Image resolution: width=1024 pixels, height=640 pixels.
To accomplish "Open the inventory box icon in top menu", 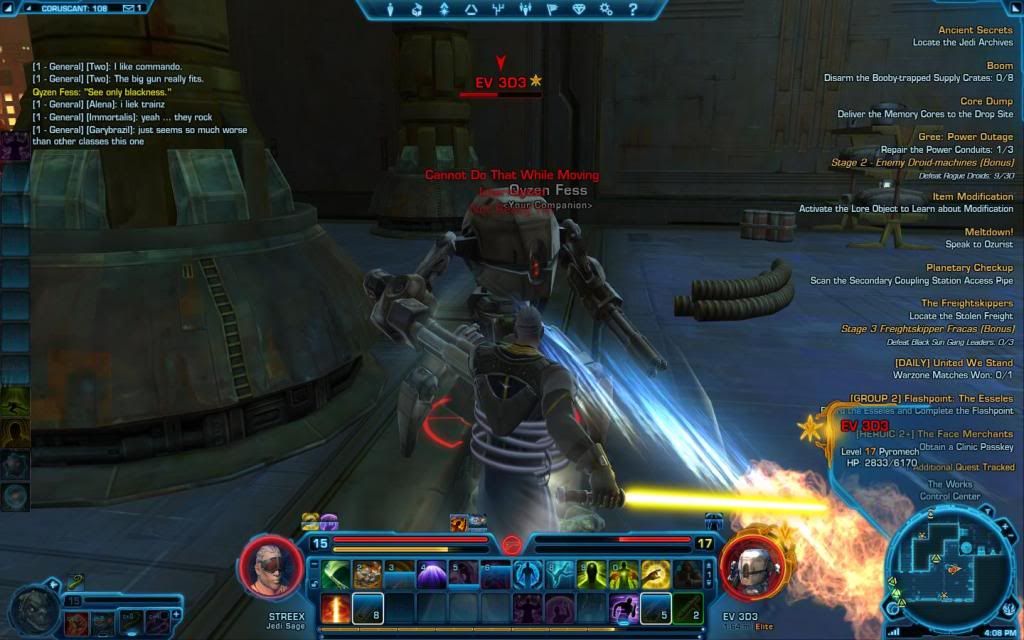I will tap(417, 10).
